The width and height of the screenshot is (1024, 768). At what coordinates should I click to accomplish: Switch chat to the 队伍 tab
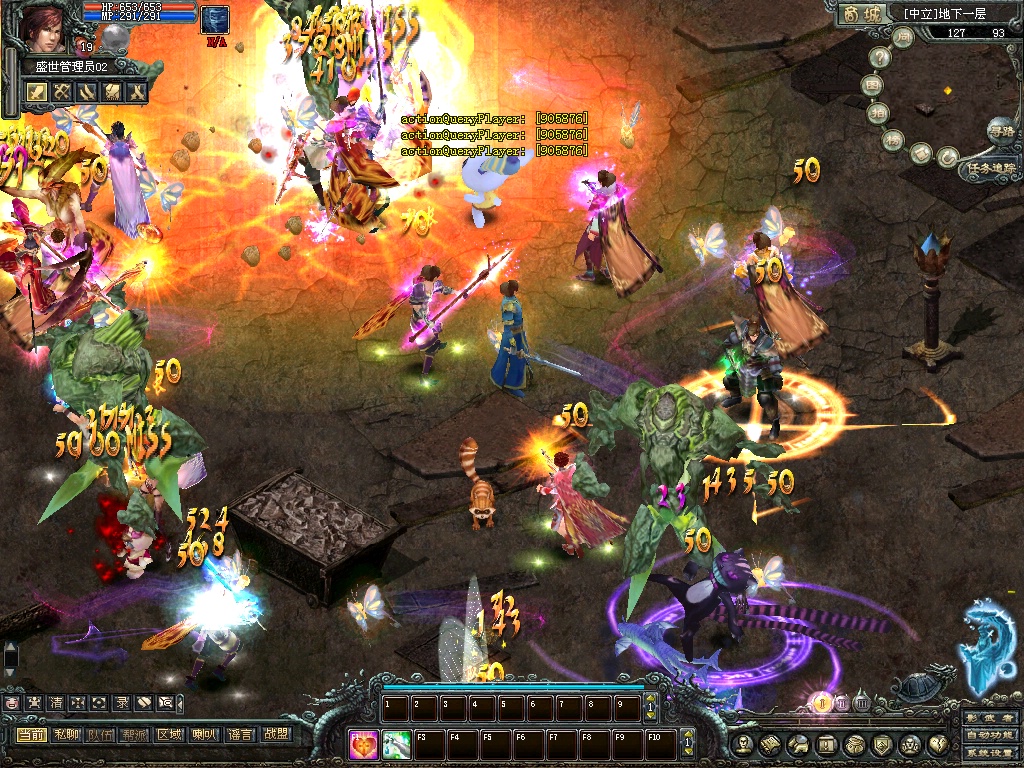point(100,735)
